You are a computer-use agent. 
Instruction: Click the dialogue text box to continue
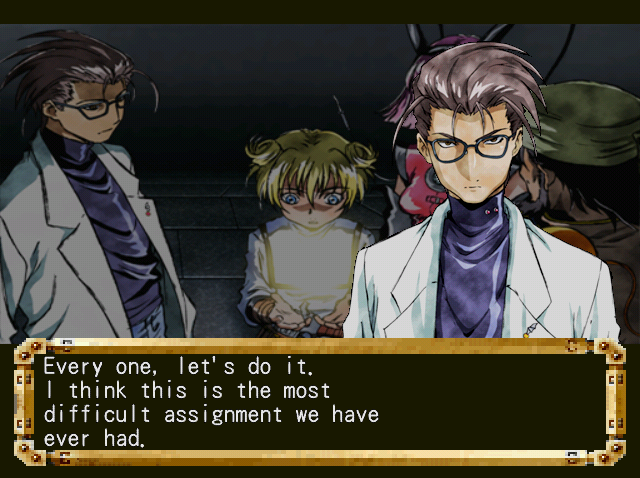320,402
